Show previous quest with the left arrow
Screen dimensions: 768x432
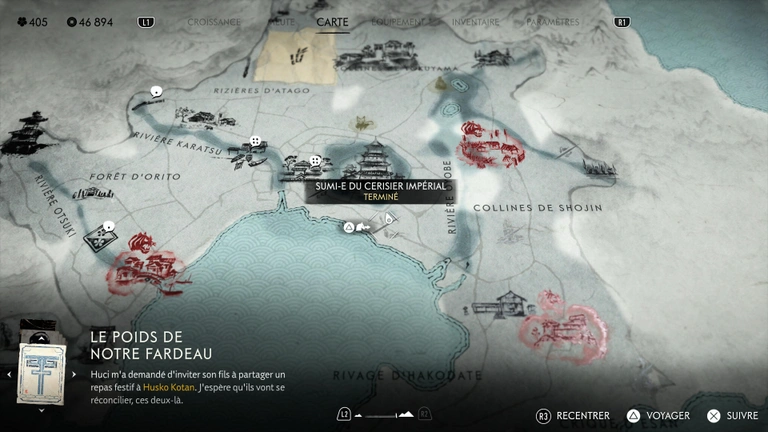point(9,374)
